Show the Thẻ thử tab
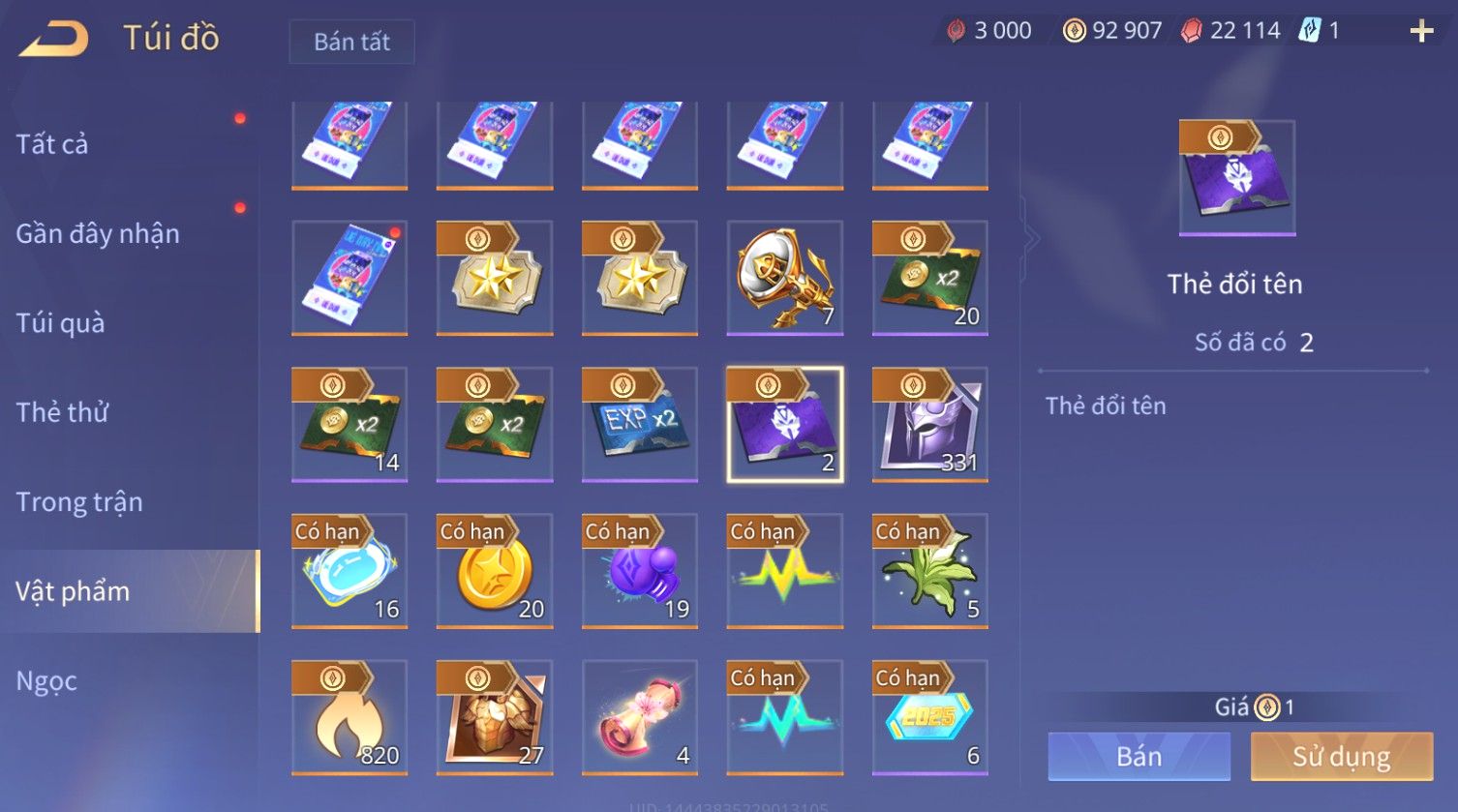The width and height of the screenshot is (1458, 812). point(62,412)
